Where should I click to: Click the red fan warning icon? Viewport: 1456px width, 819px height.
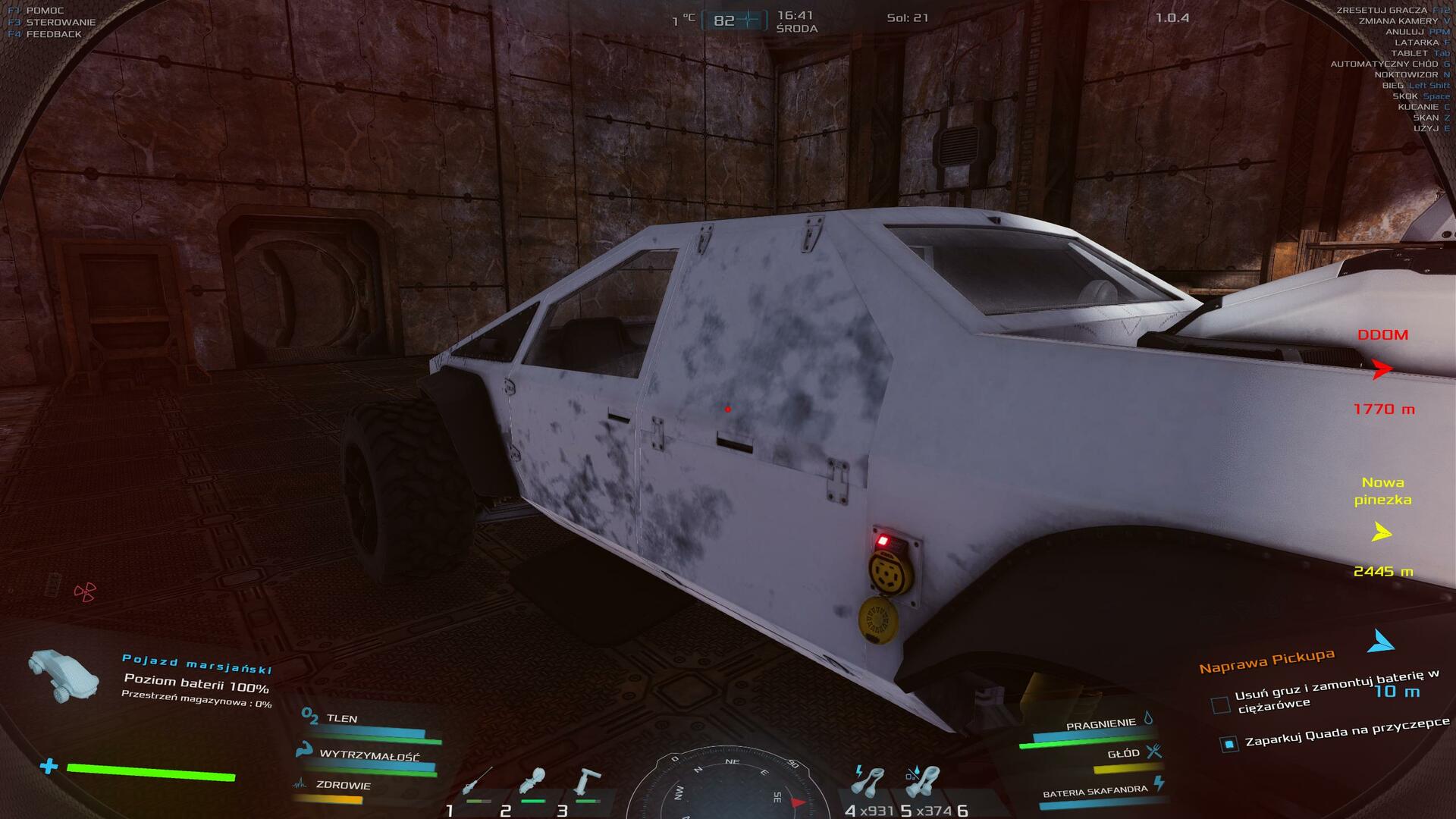tap(85, 591)
